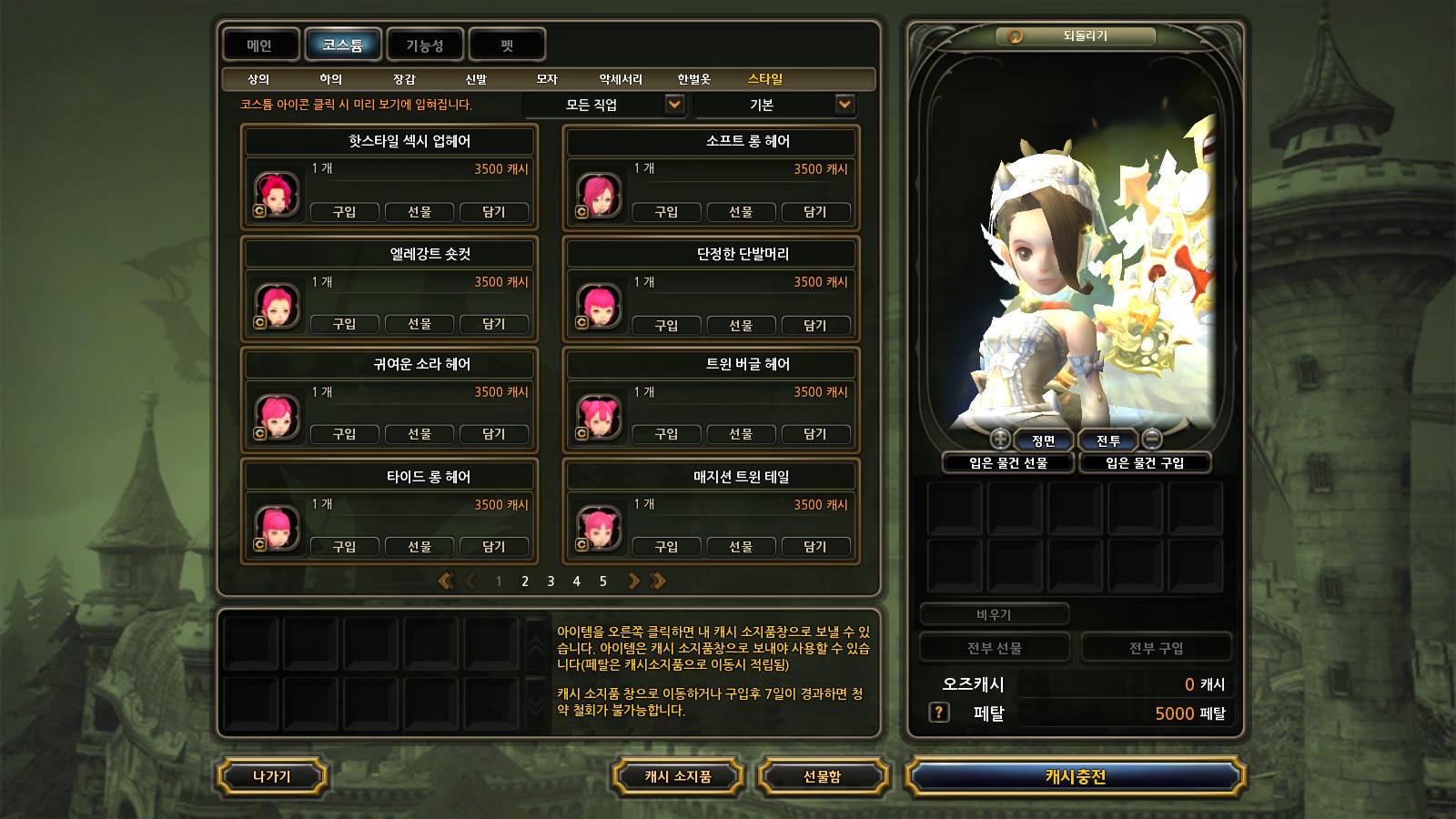Switch to the 메인 tab

[260, 45]
